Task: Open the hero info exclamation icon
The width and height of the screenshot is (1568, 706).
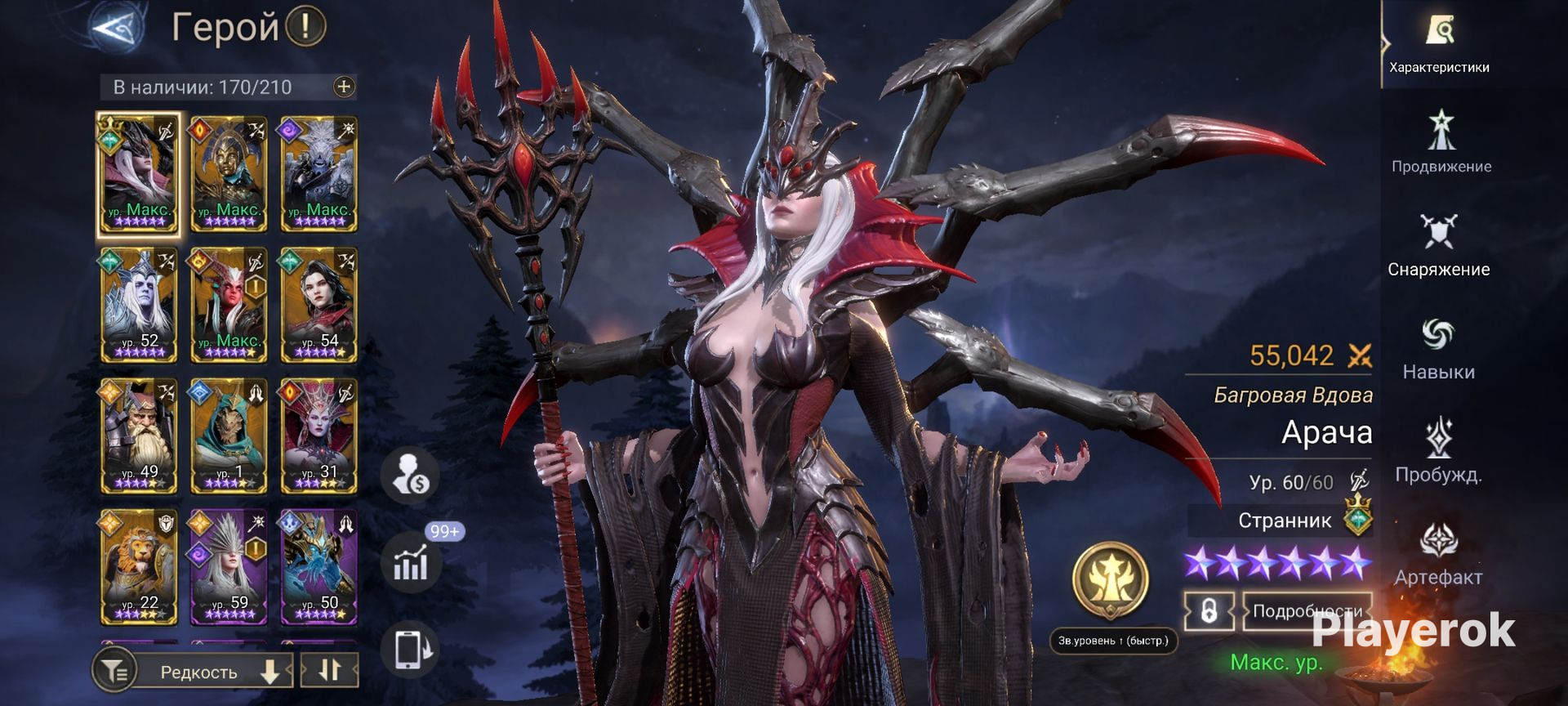Action: [306, 27]
